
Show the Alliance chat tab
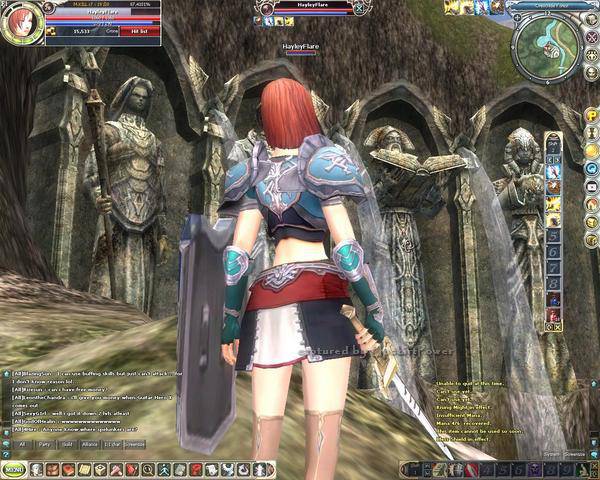(x=91, y=443)
